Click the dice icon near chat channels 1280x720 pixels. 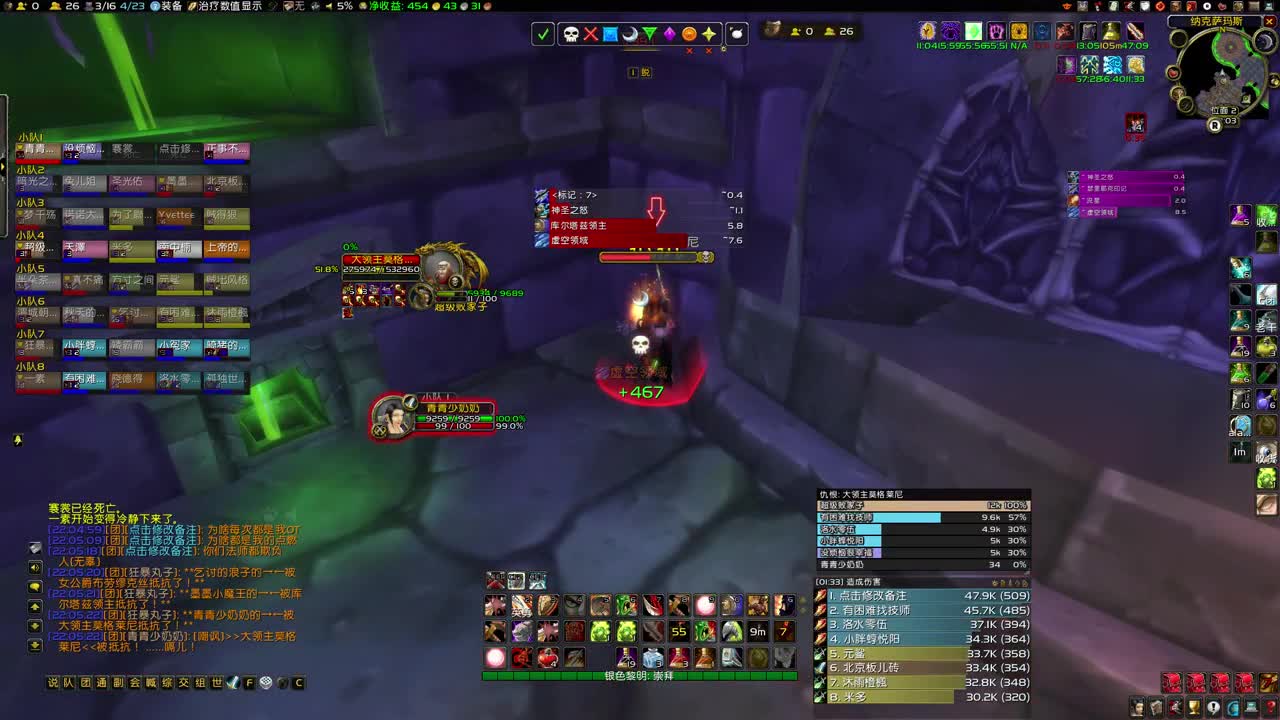click(264, 682)
